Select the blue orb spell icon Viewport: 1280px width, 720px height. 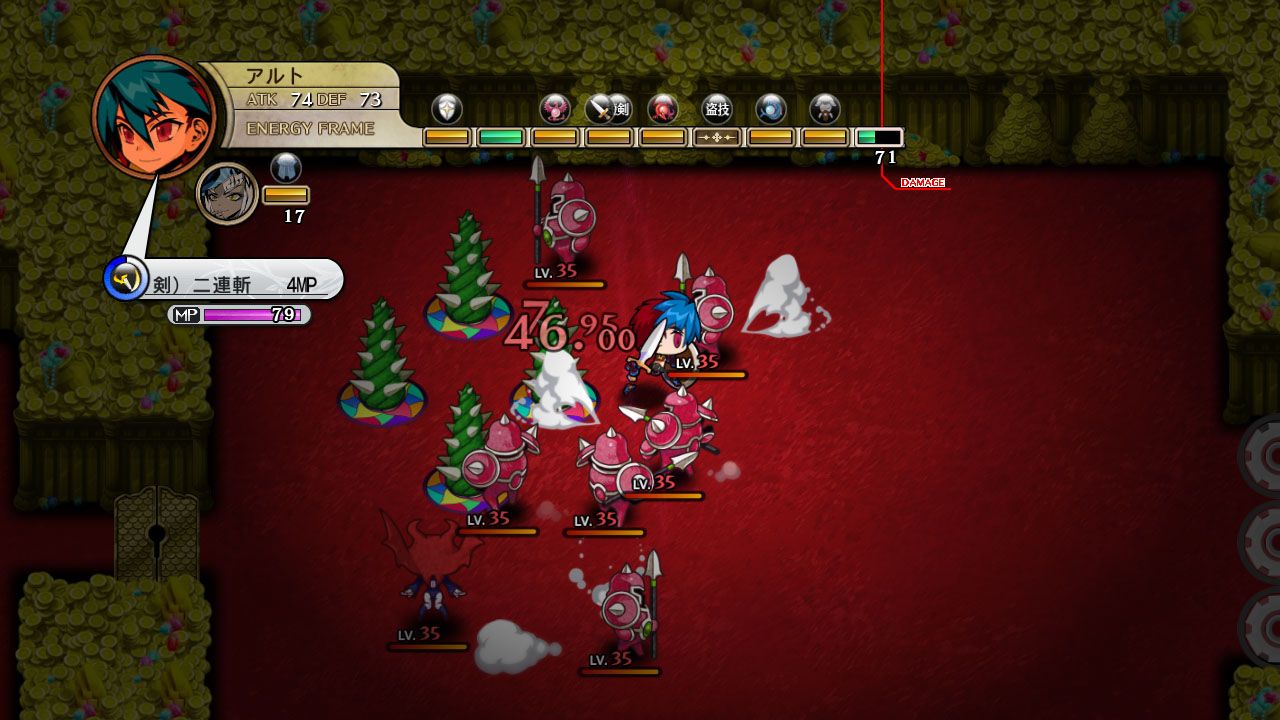tap(770, 112)
